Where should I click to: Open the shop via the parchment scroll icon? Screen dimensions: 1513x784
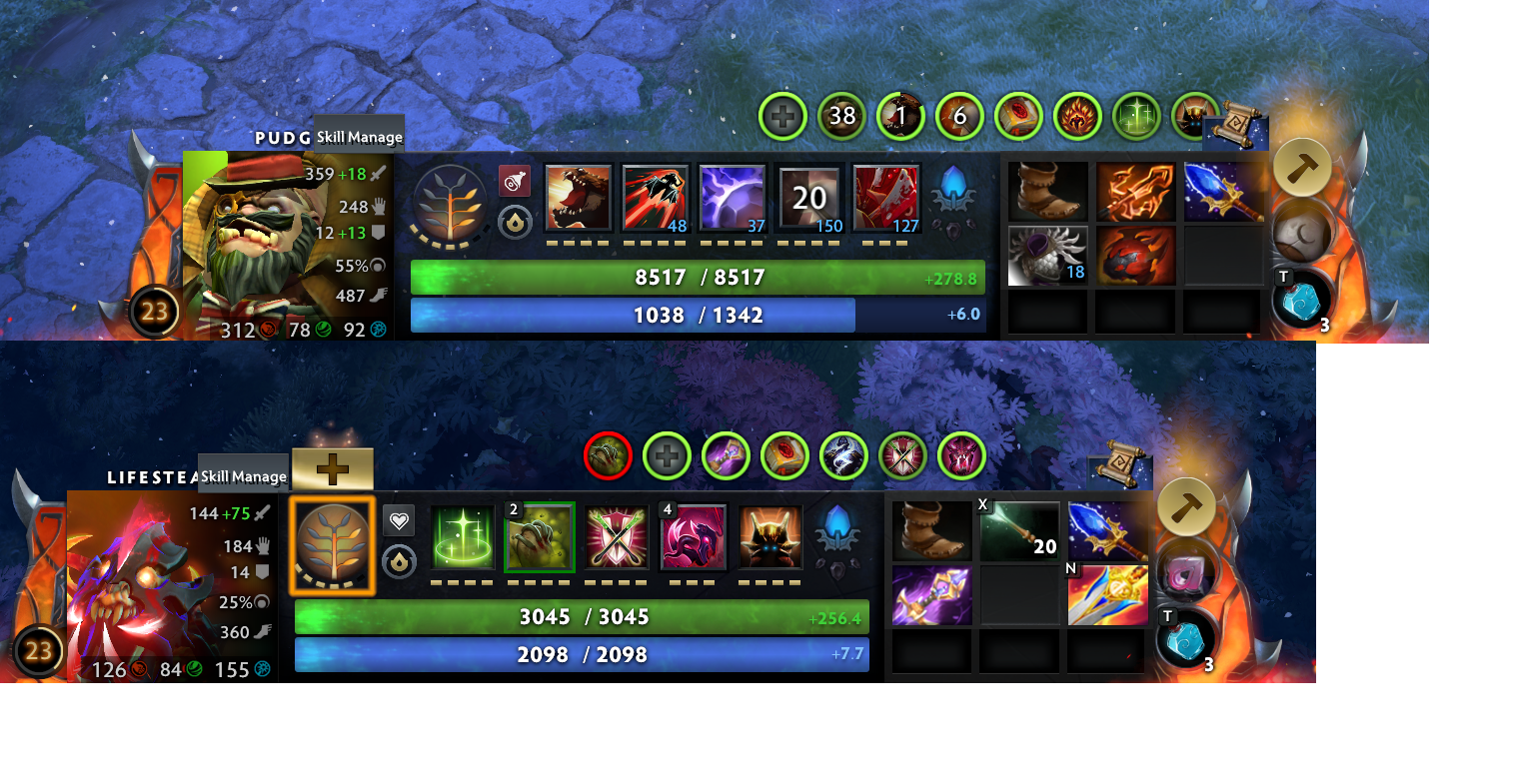[x=1236, y=131]
